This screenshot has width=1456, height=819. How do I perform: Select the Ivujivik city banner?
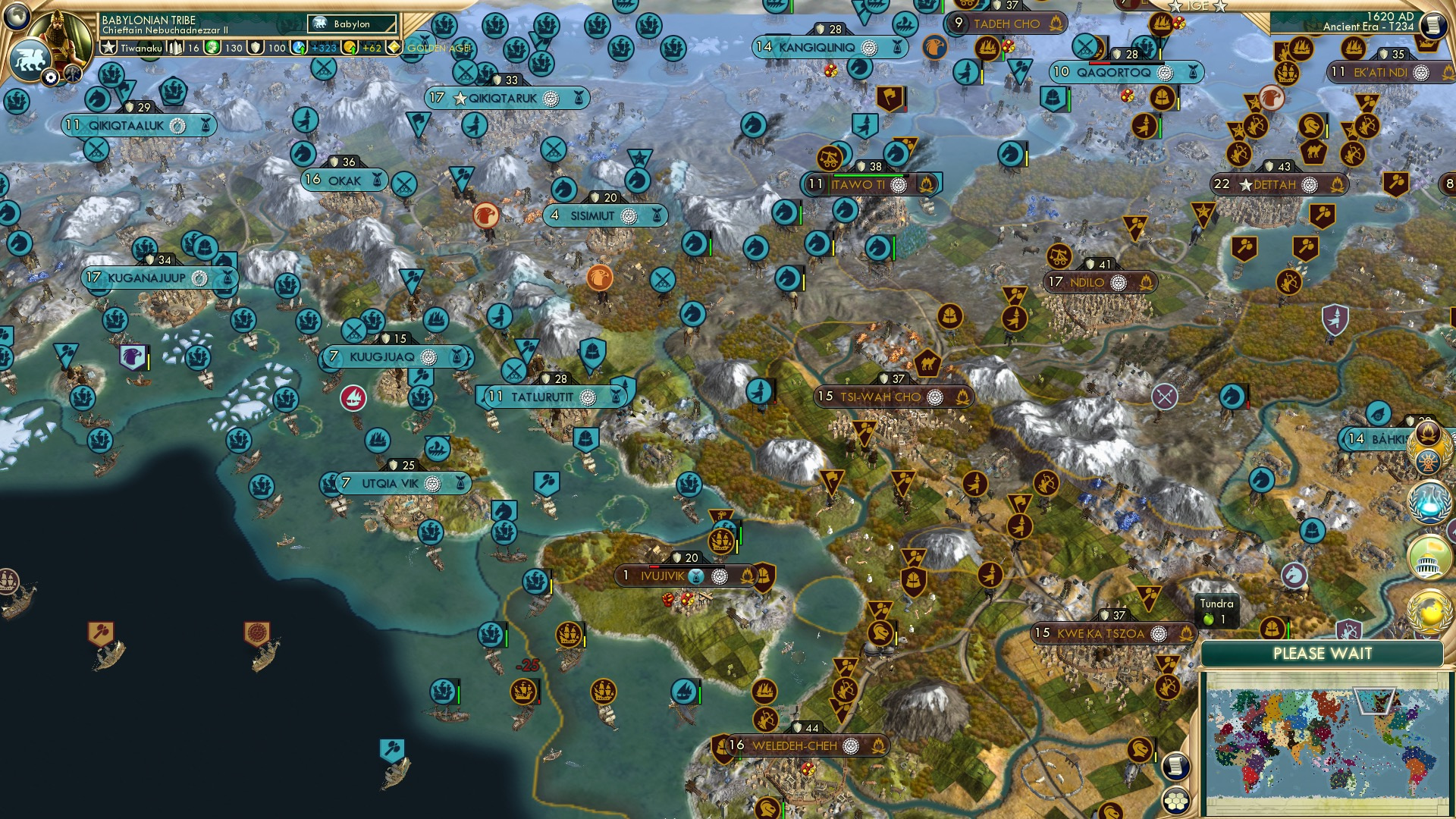pos(661,576)
